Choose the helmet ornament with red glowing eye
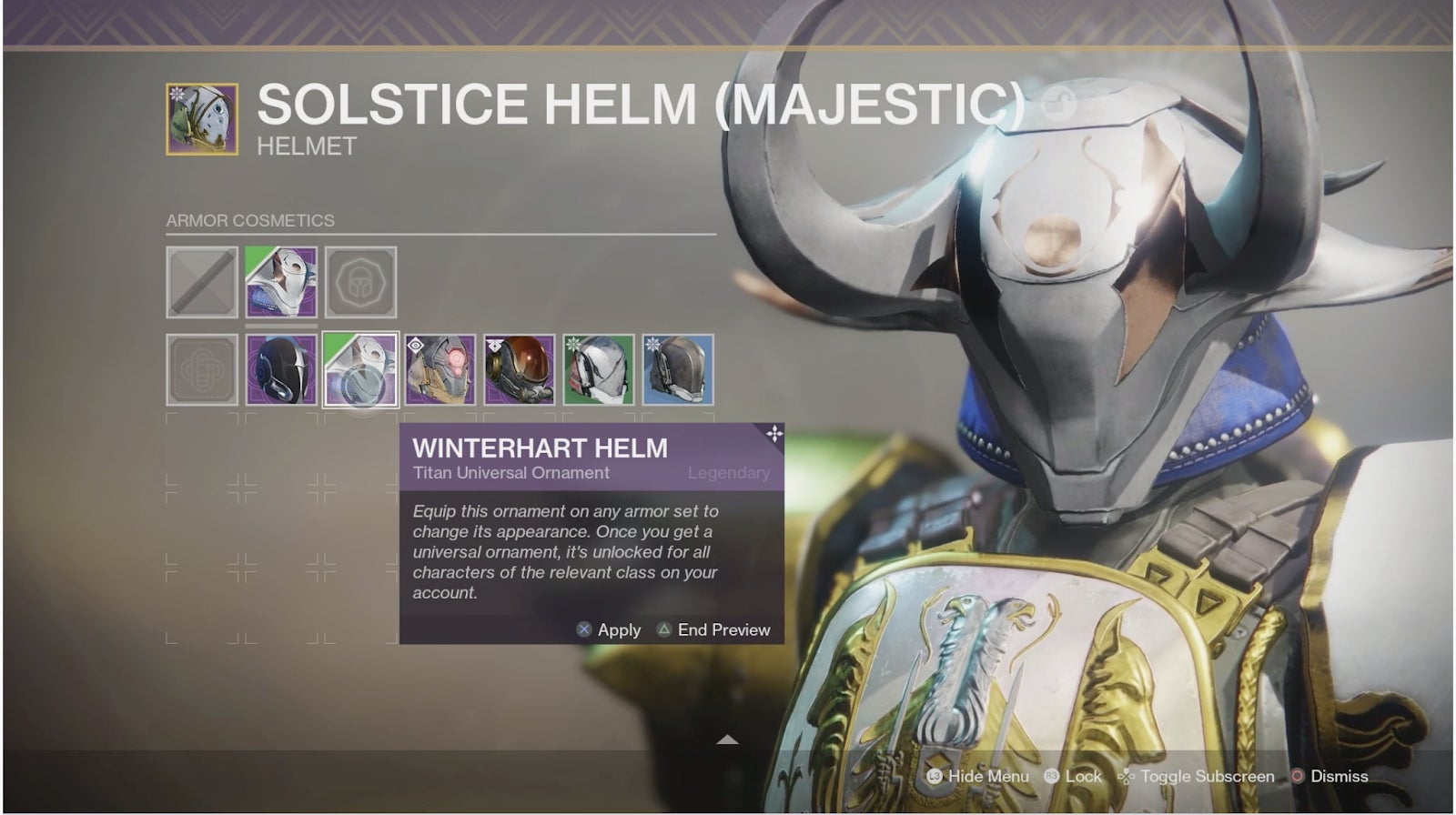 click(x=440, y=369)
